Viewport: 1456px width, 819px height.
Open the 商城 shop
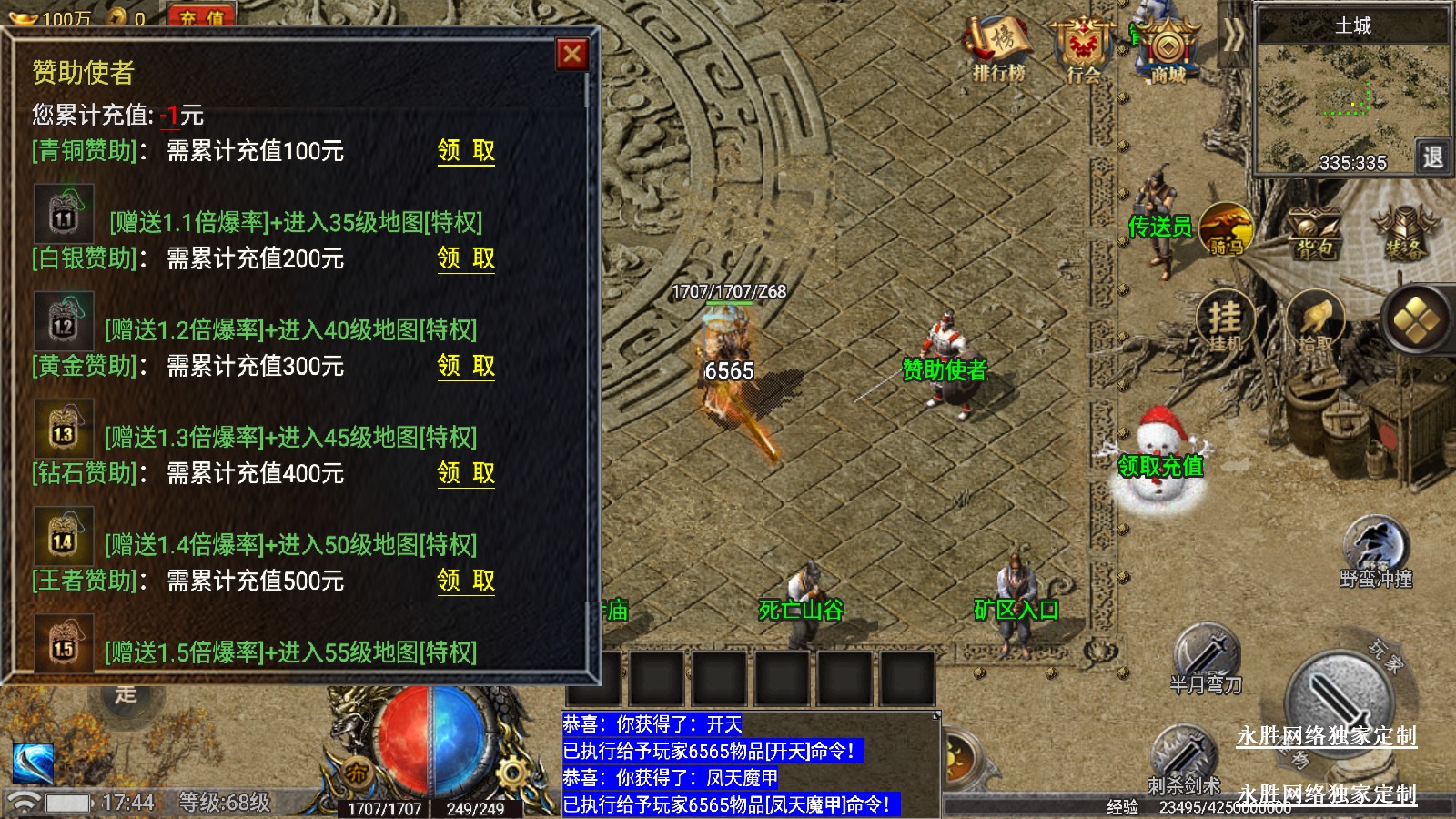click(x=1168, y=50)
